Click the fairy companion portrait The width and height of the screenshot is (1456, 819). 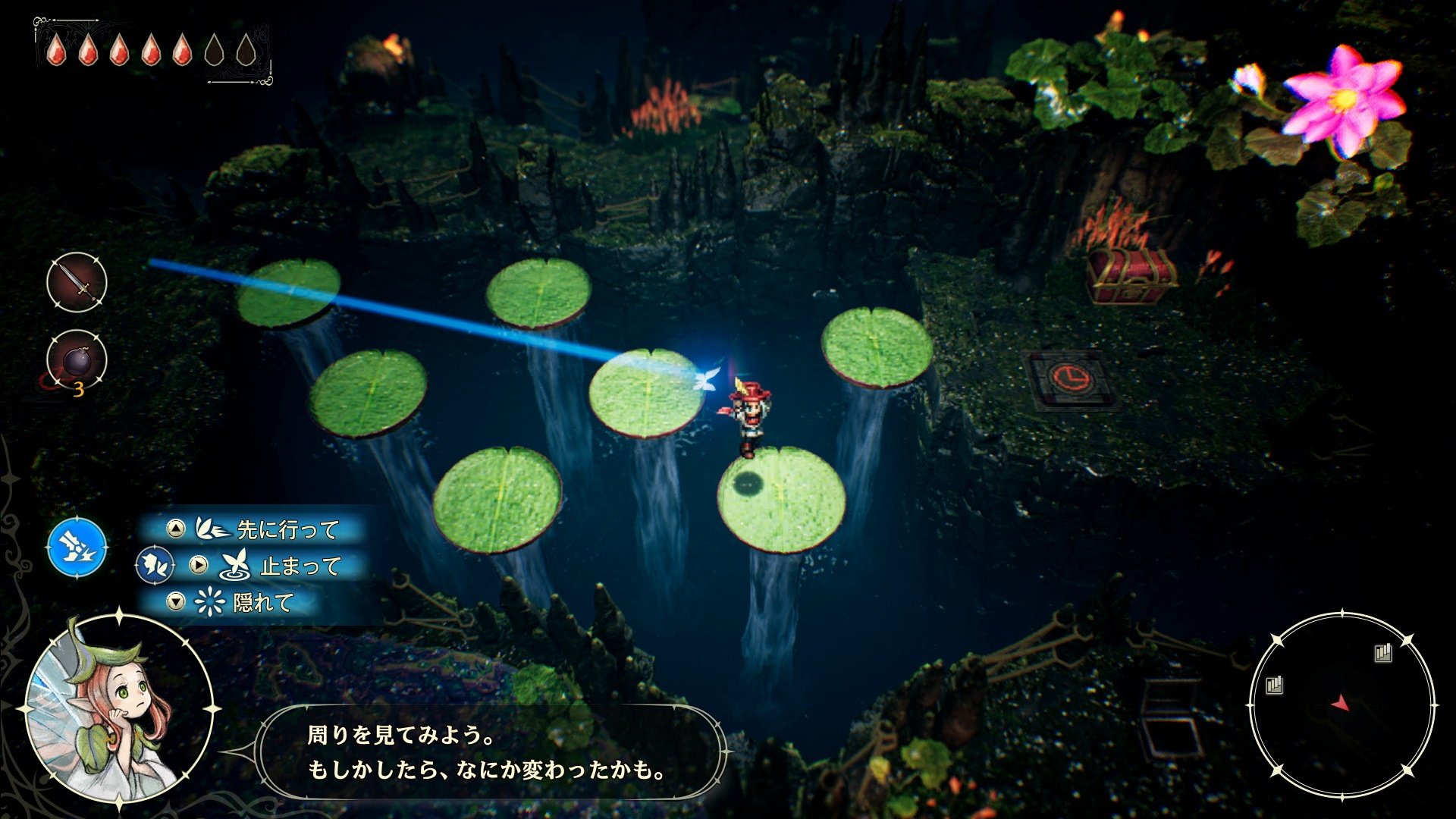point(118,709)
